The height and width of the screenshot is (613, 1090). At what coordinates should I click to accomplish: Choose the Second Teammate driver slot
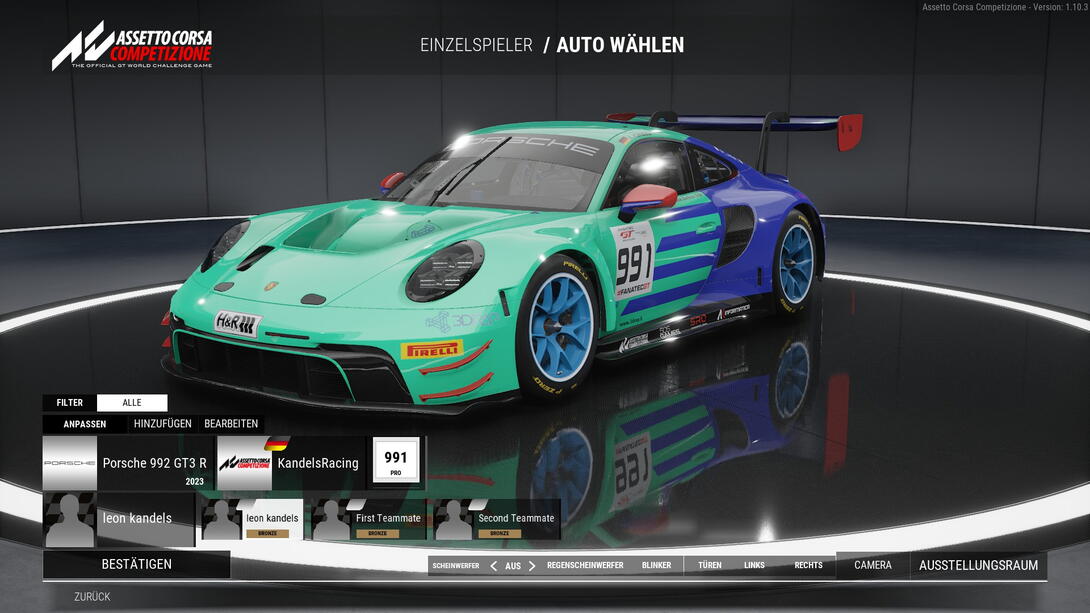point(495,519)
